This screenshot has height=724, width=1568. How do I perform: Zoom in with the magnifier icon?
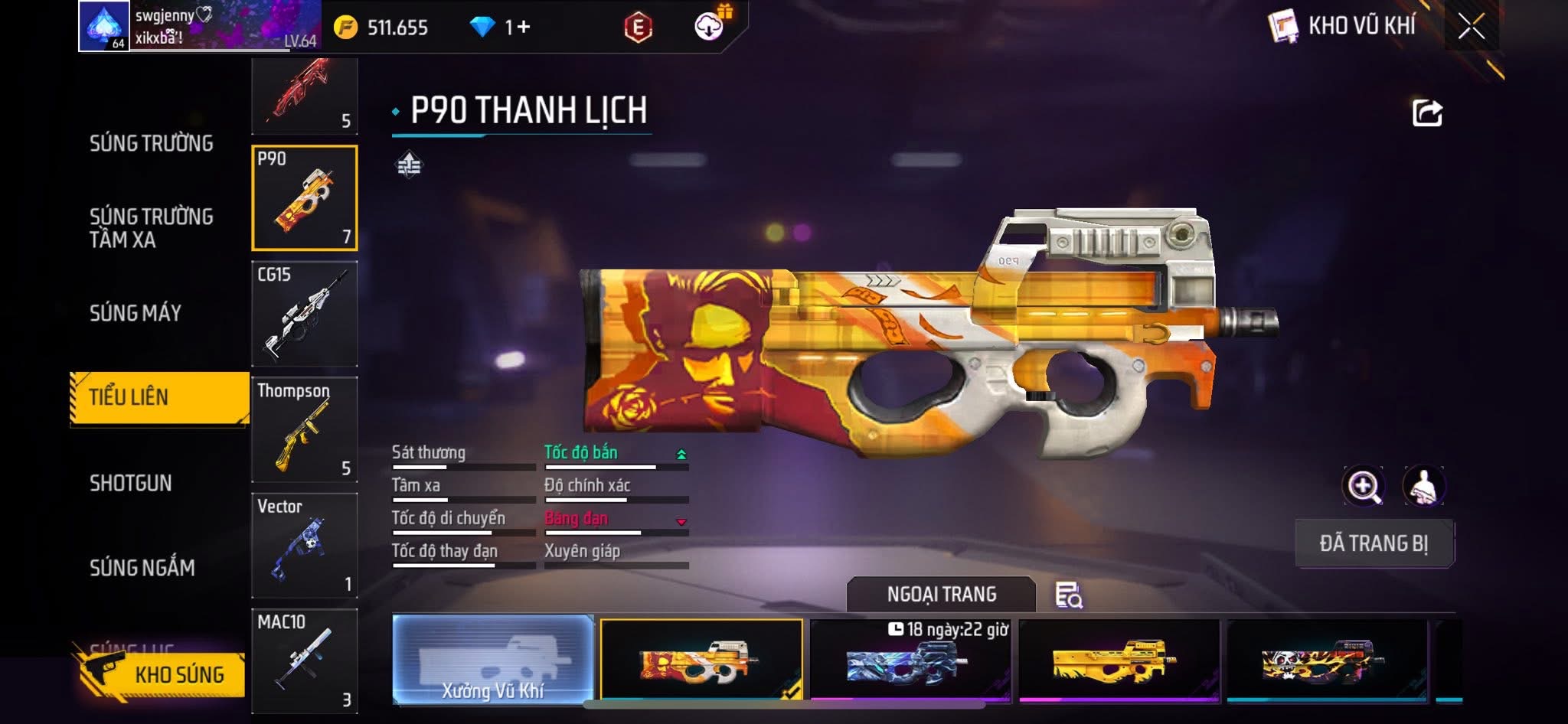(x=1363, y=486)
